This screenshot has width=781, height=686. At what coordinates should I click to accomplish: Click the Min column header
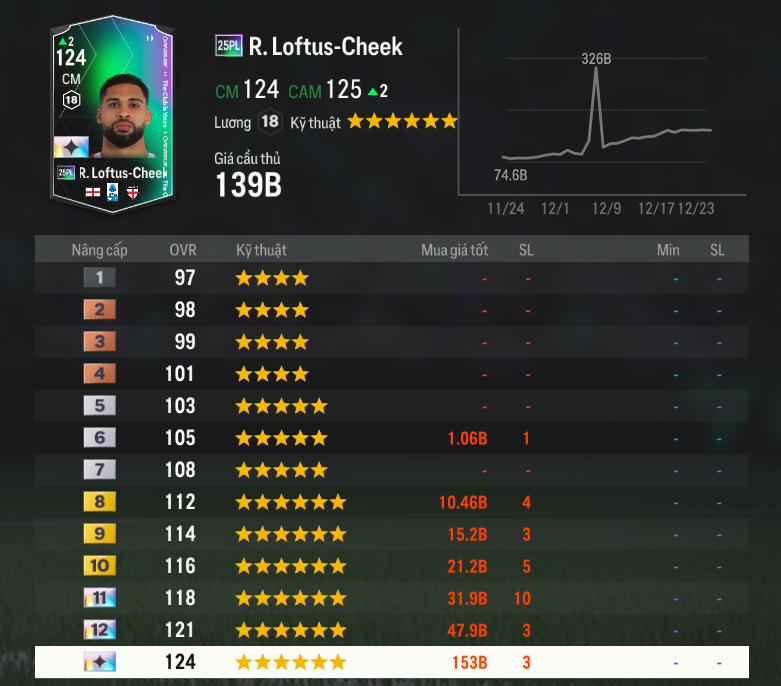coord(668,250)
